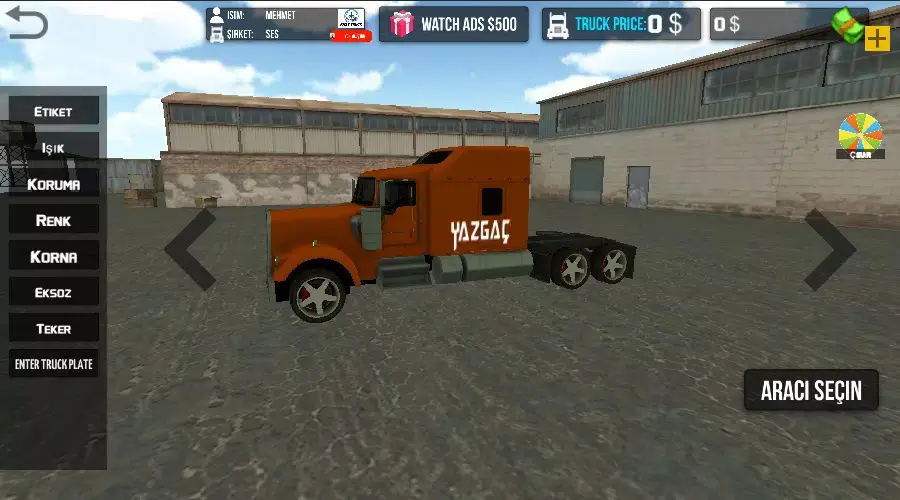
Task: Claim reward via Watch Ads $500
Action: pos(454,24)
